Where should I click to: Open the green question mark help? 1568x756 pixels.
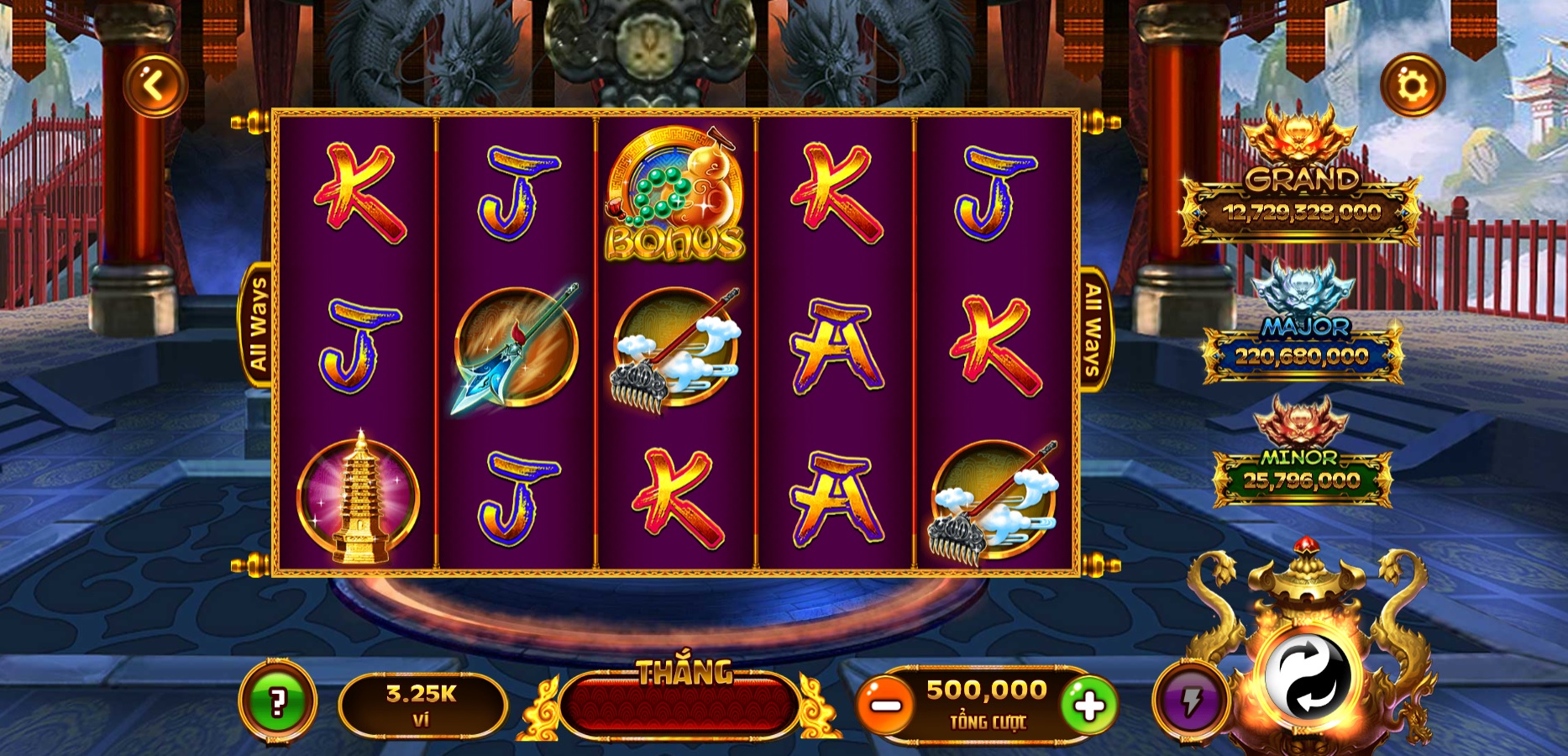click(x=278, y=701)
